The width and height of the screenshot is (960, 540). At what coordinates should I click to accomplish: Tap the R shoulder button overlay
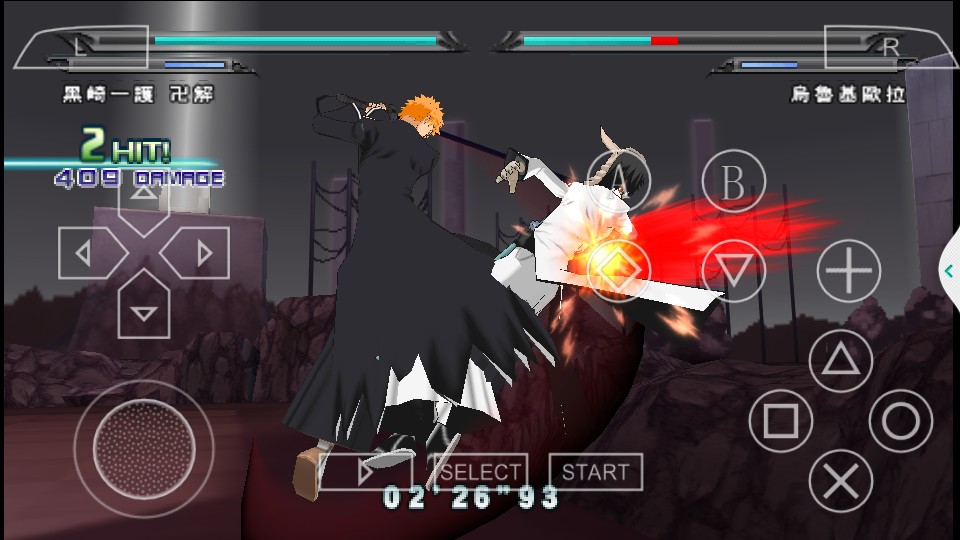[x=890, y=46]
